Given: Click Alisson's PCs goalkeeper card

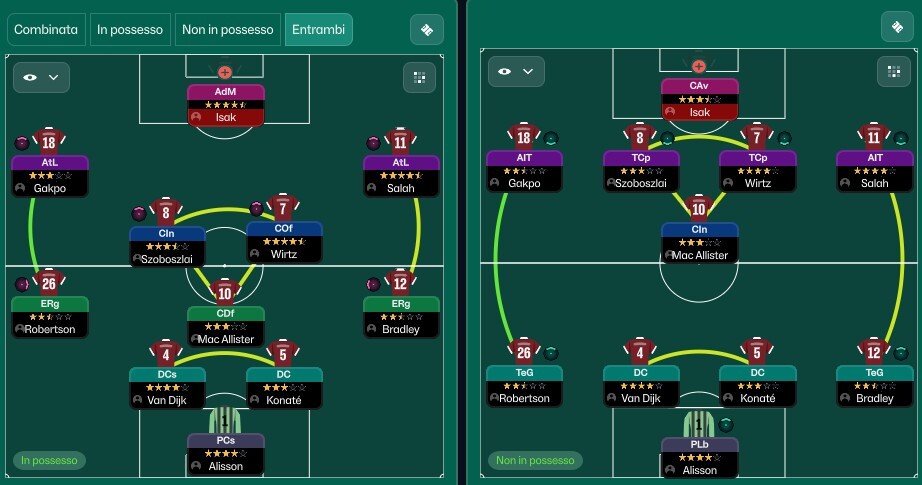Looking at the screenshot, I should [225, 454].
